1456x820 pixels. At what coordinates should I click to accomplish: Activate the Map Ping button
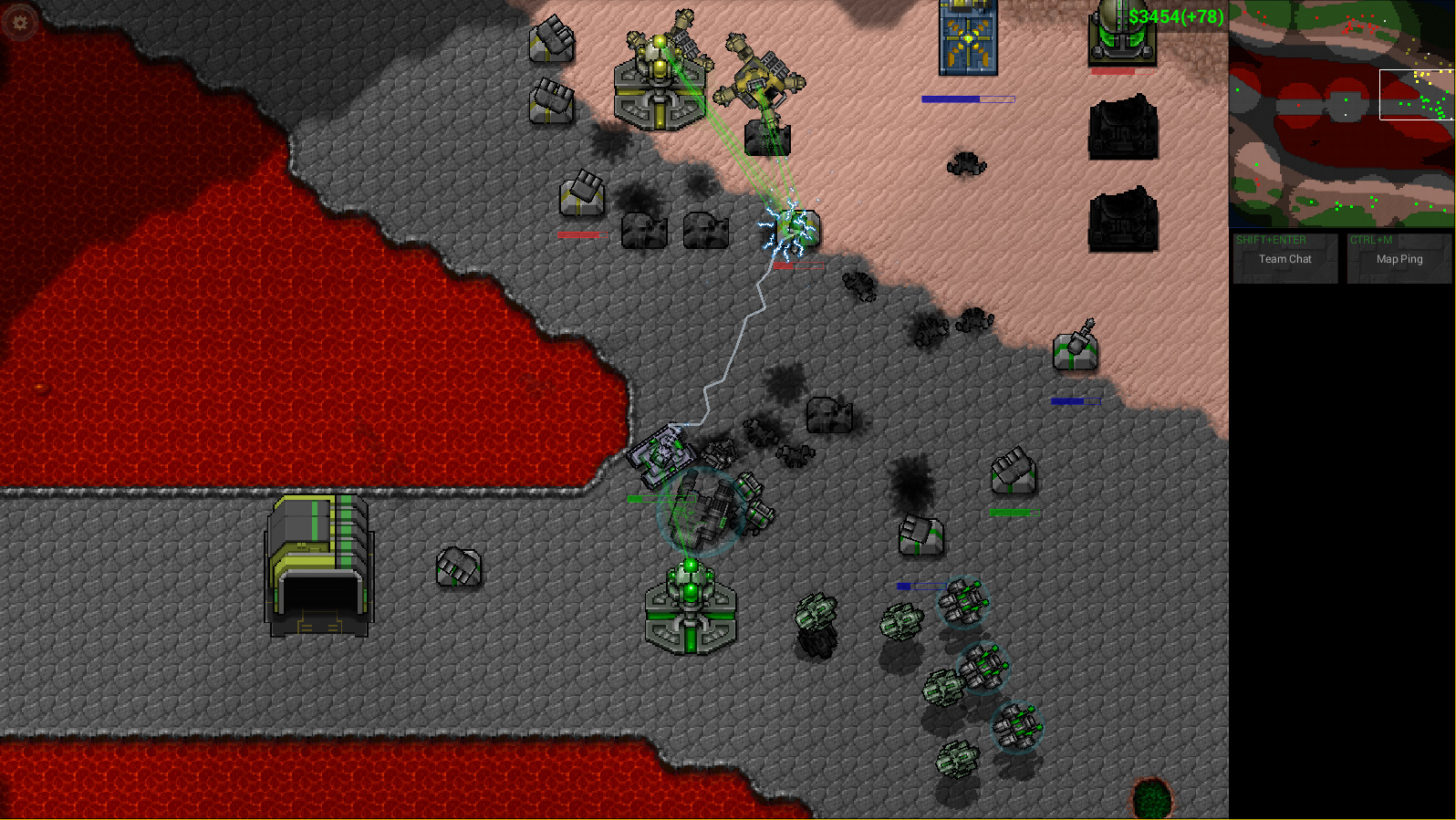(1399, 258)
